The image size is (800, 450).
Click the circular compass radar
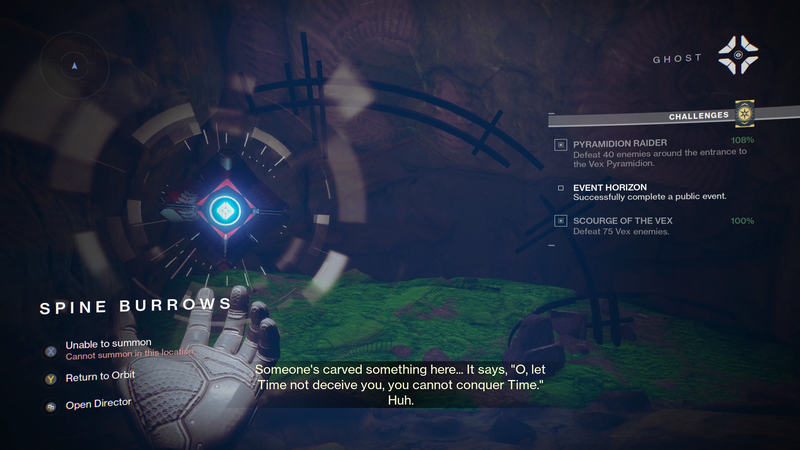(75, 65)
